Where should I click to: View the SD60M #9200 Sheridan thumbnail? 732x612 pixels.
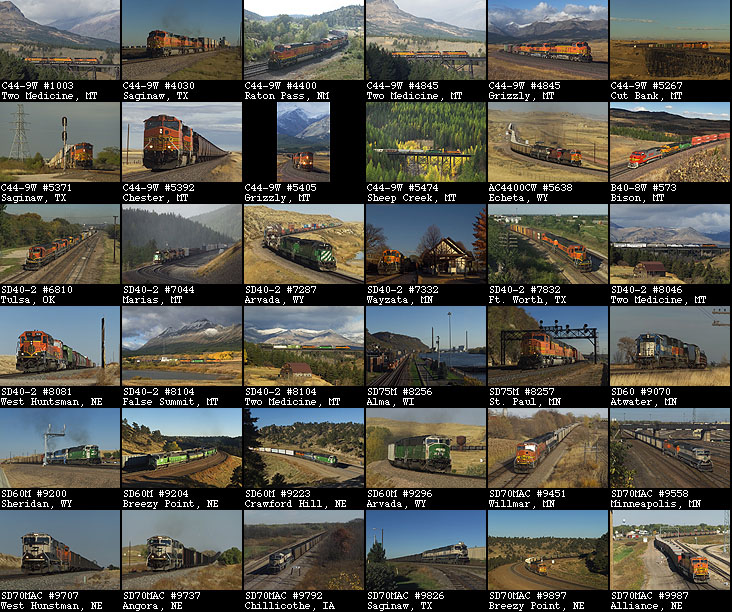60,448
